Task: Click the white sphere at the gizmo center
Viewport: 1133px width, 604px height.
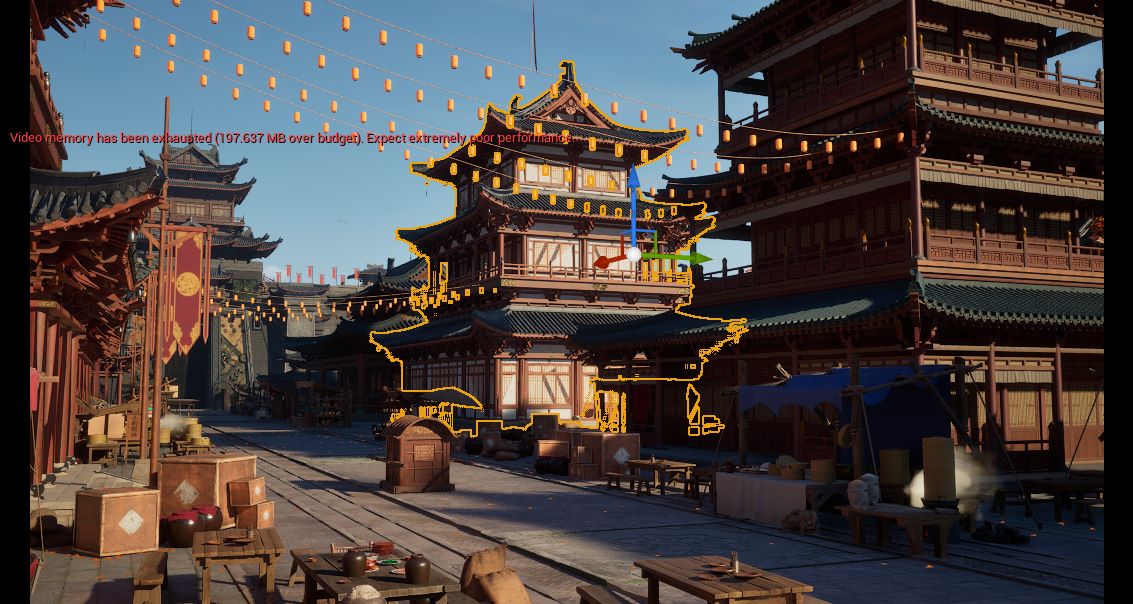Action: [633, 255]
